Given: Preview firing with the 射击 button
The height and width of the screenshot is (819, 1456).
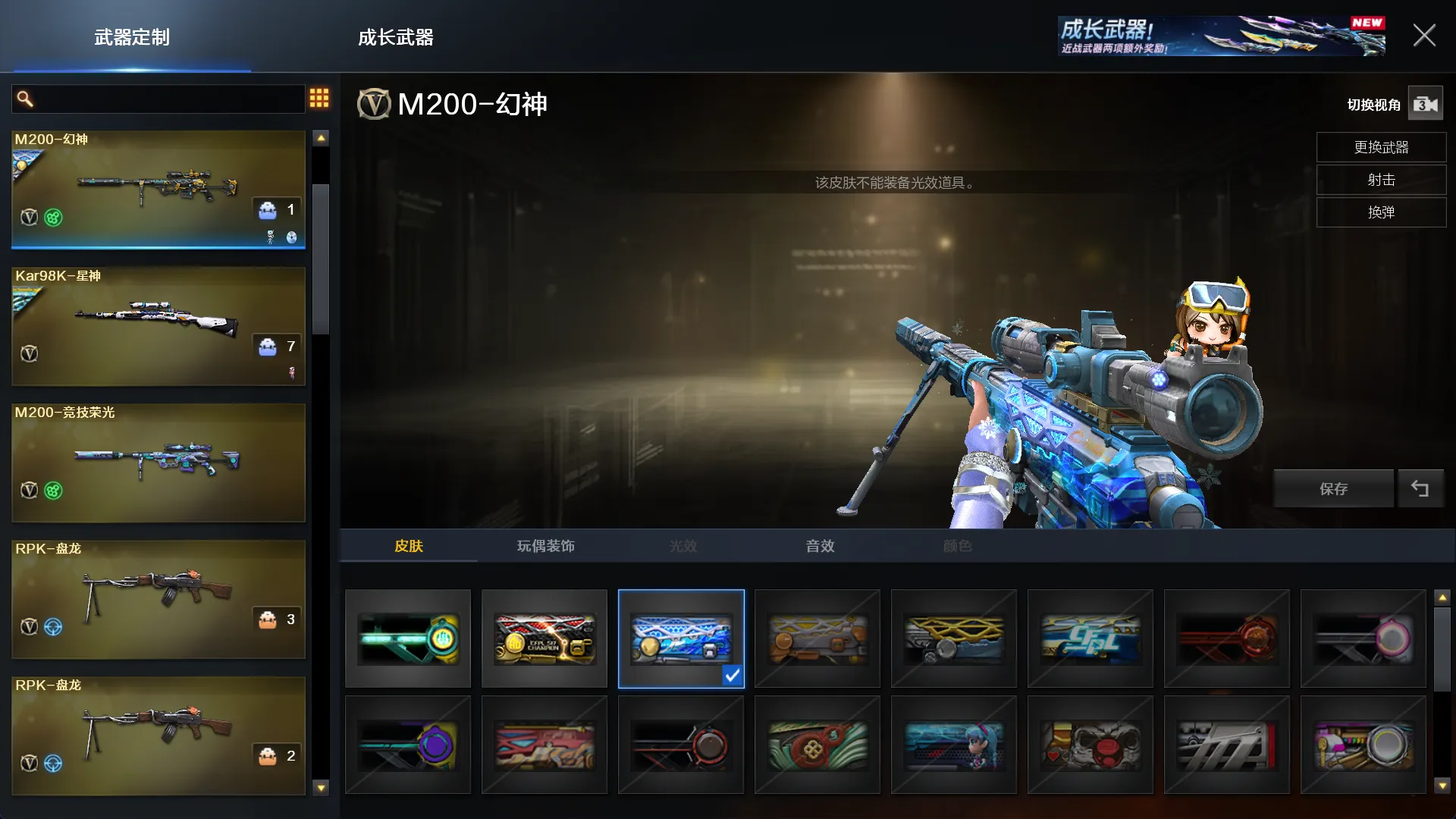Looking at the screenshot, I should point(1381,180).
